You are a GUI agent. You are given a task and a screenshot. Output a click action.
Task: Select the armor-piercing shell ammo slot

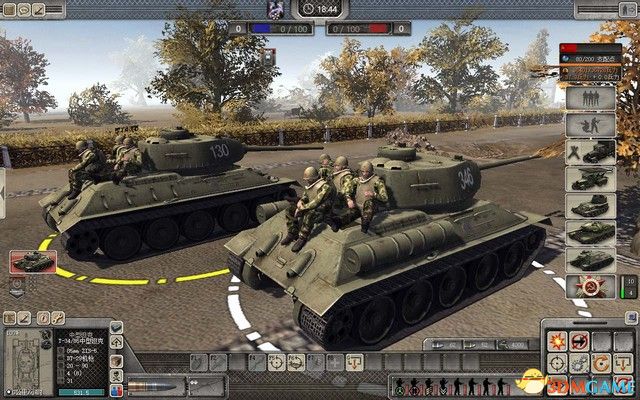point(150,386)
